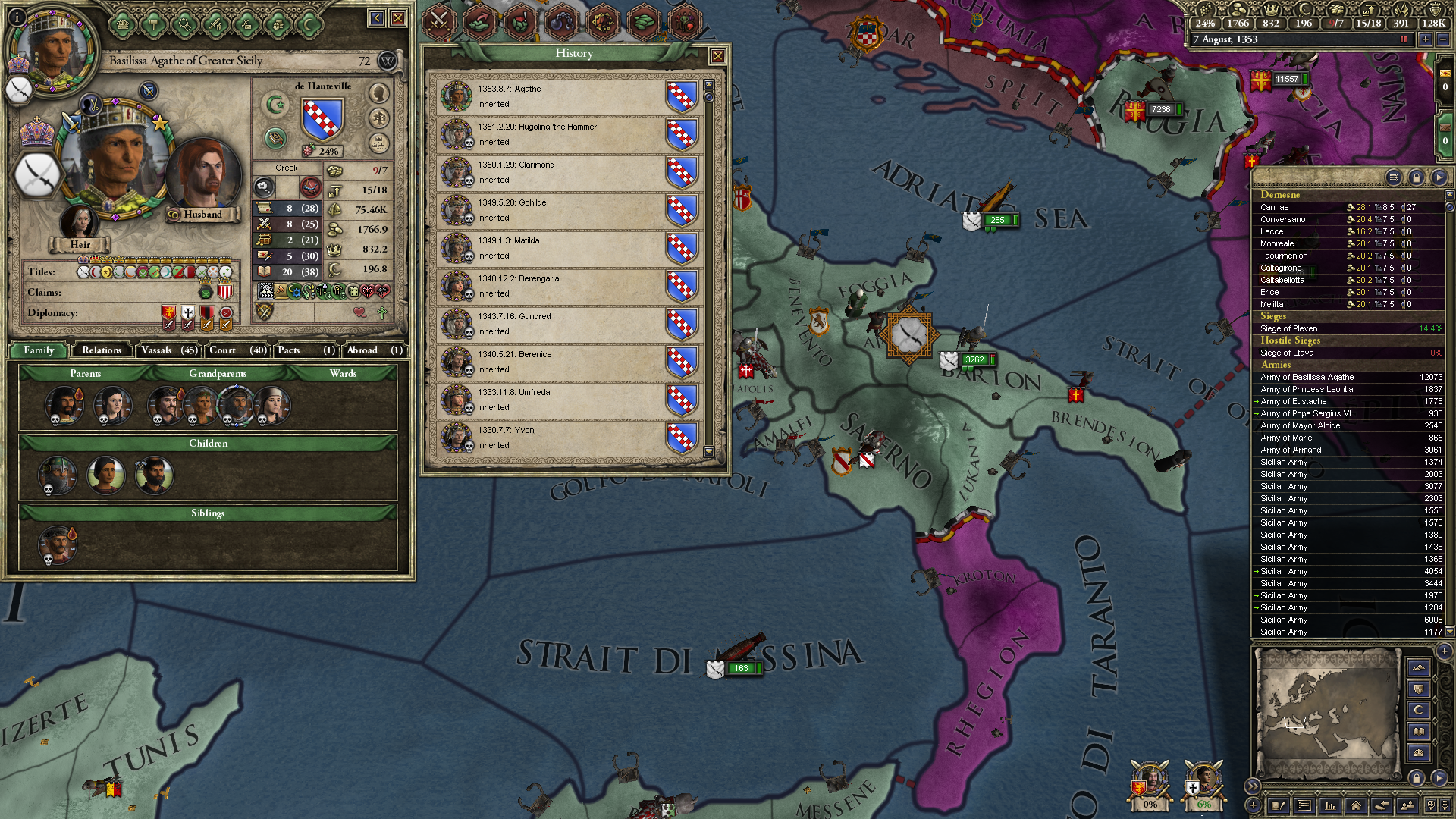Open the chronicle book-and-quill icon
This screenshot has width=1456, height=819.
(1279, 805)
